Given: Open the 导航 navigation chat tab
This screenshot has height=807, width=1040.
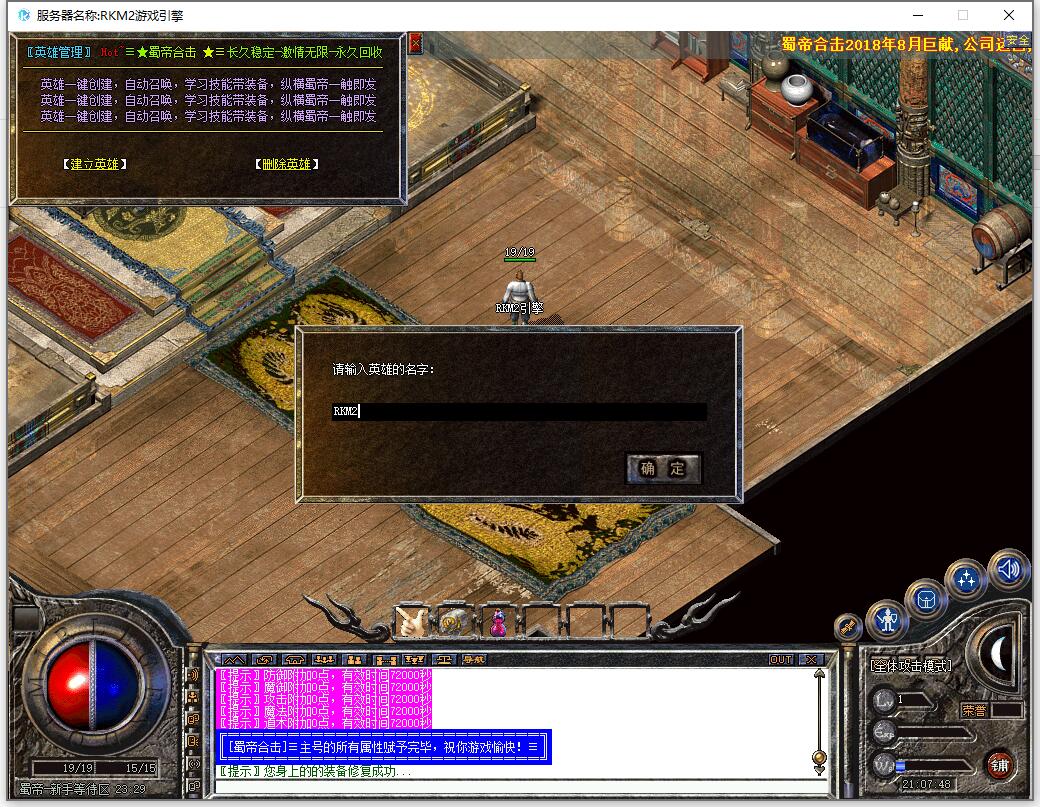Looking at the screenshot, I should [x=473, y=660].
